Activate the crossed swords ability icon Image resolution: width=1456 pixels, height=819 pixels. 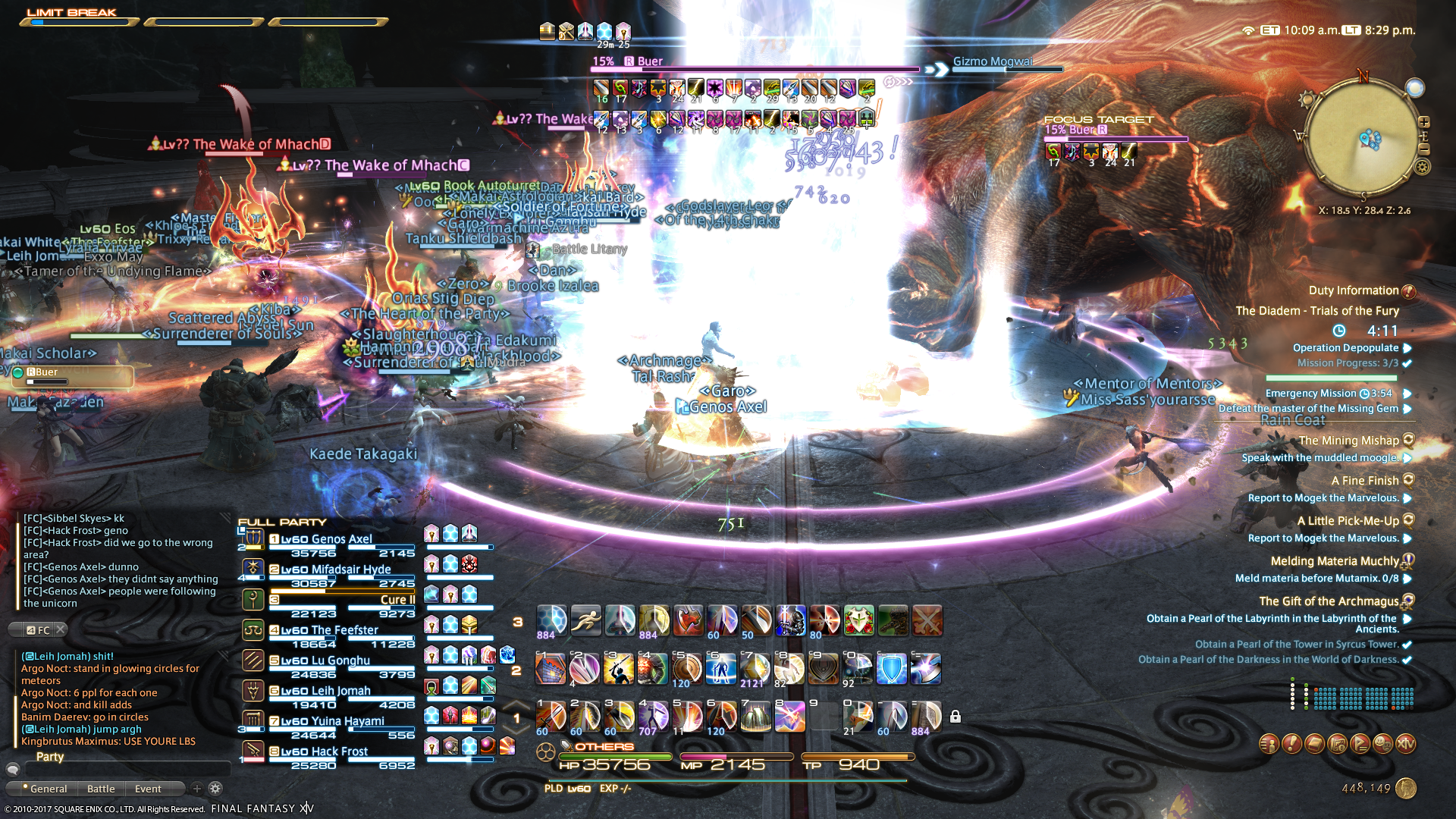tap(927, 620)
